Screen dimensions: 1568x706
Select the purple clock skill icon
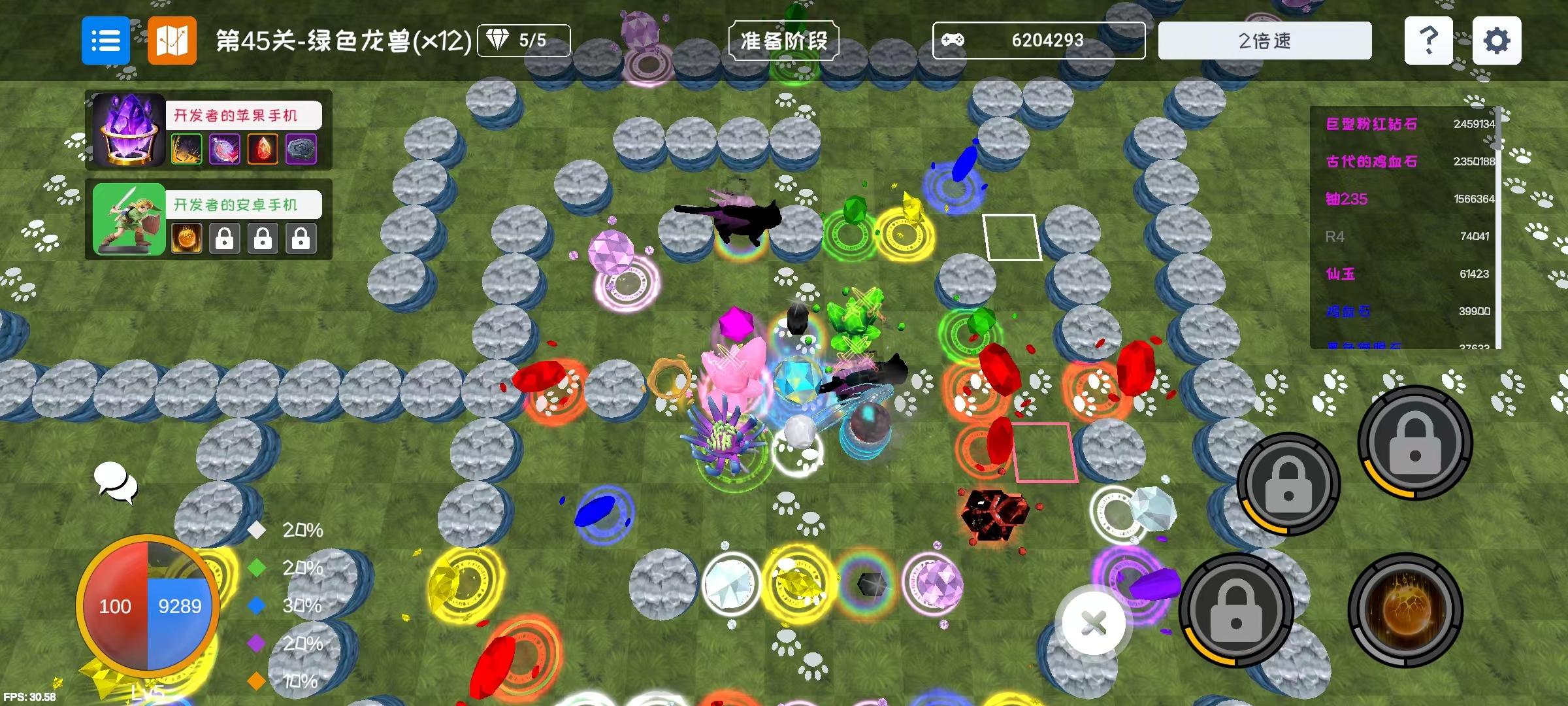click(224, 148)
